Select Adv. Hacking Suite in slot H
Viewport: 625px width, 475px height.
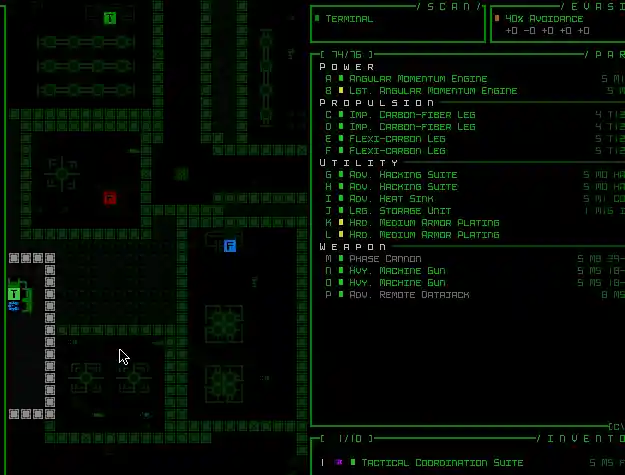[x=403, y=187]
